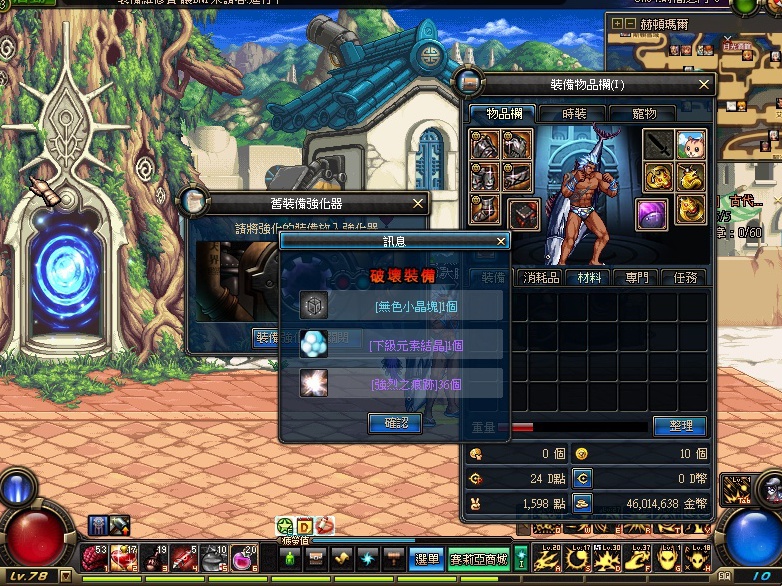Close the 訊息 message popup
This screenshot has width=782, height=586.
click(x=501, y=241)
